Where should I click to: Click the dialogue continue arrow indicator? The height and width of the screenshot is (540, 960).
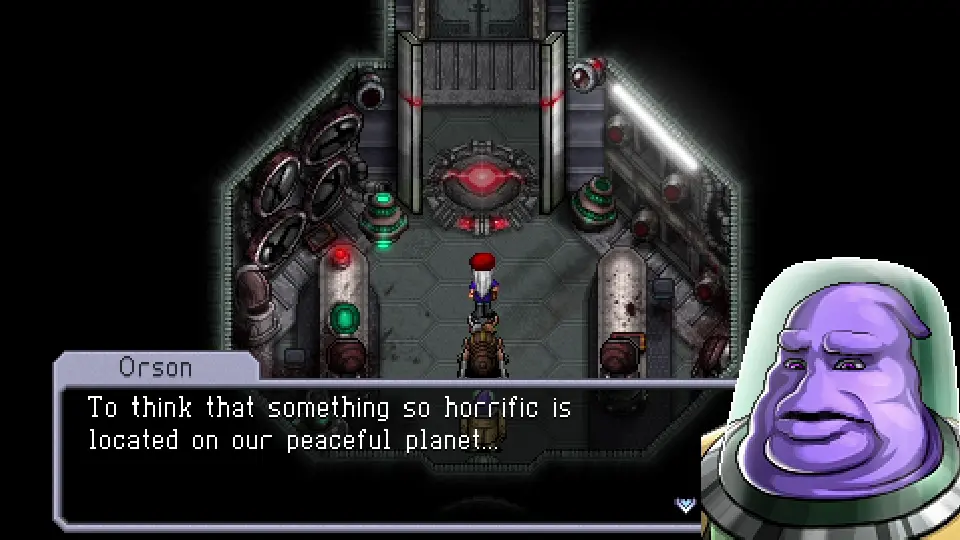686,504
